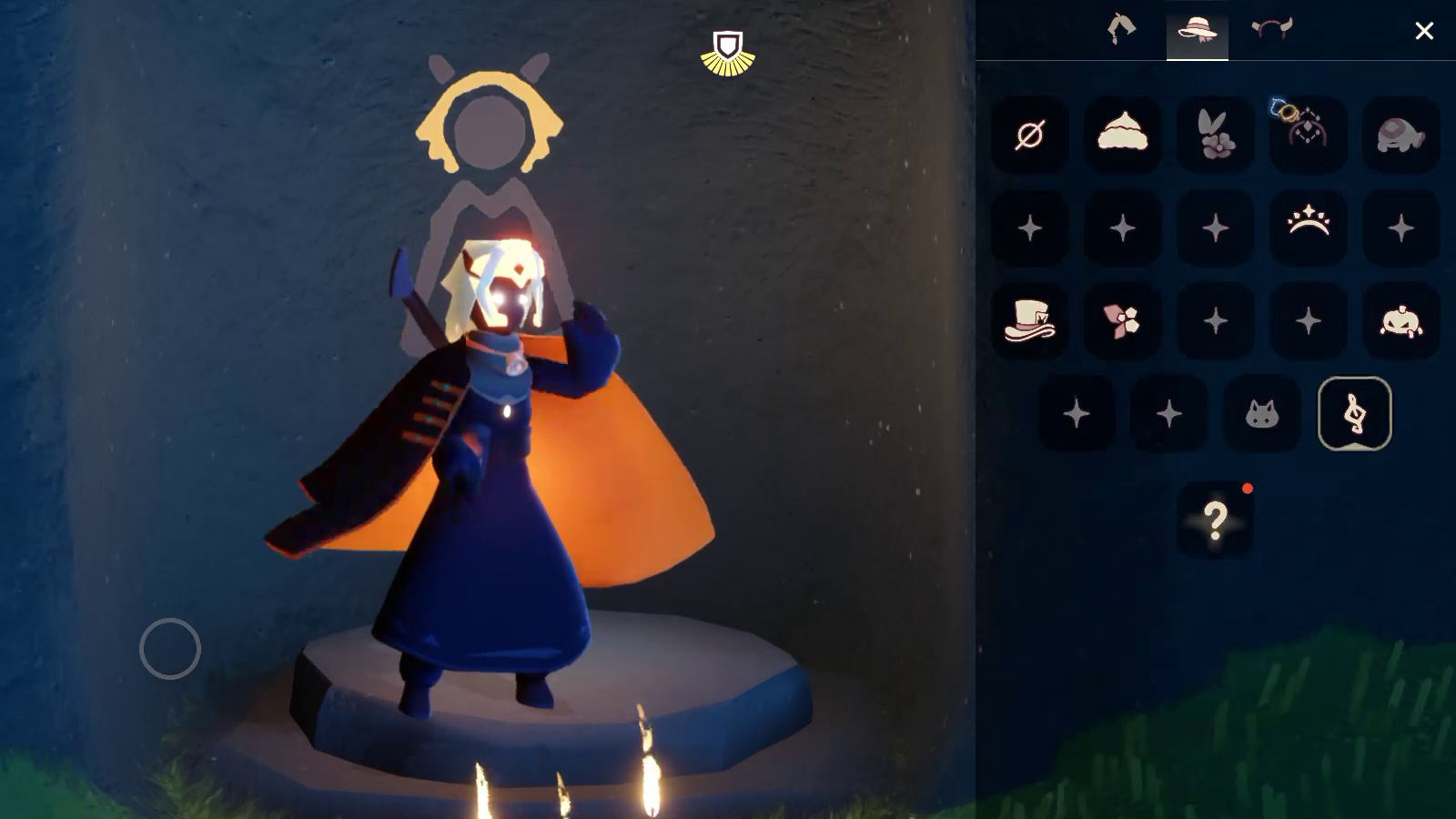Screen dimensions: 1456x819
Task: Equip the cream swirl hat
Action: 1122,136
